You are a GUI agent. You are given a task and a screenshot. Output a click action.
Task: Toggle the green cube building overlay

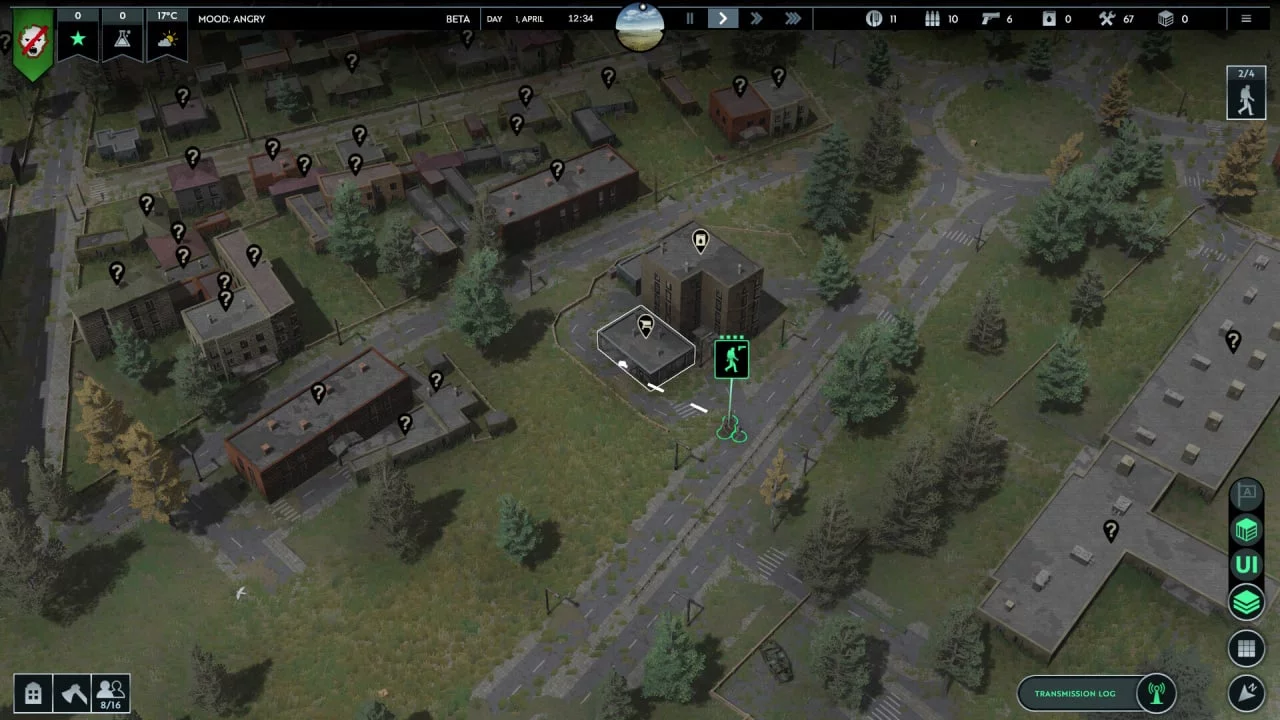(x=1246, y=528)
